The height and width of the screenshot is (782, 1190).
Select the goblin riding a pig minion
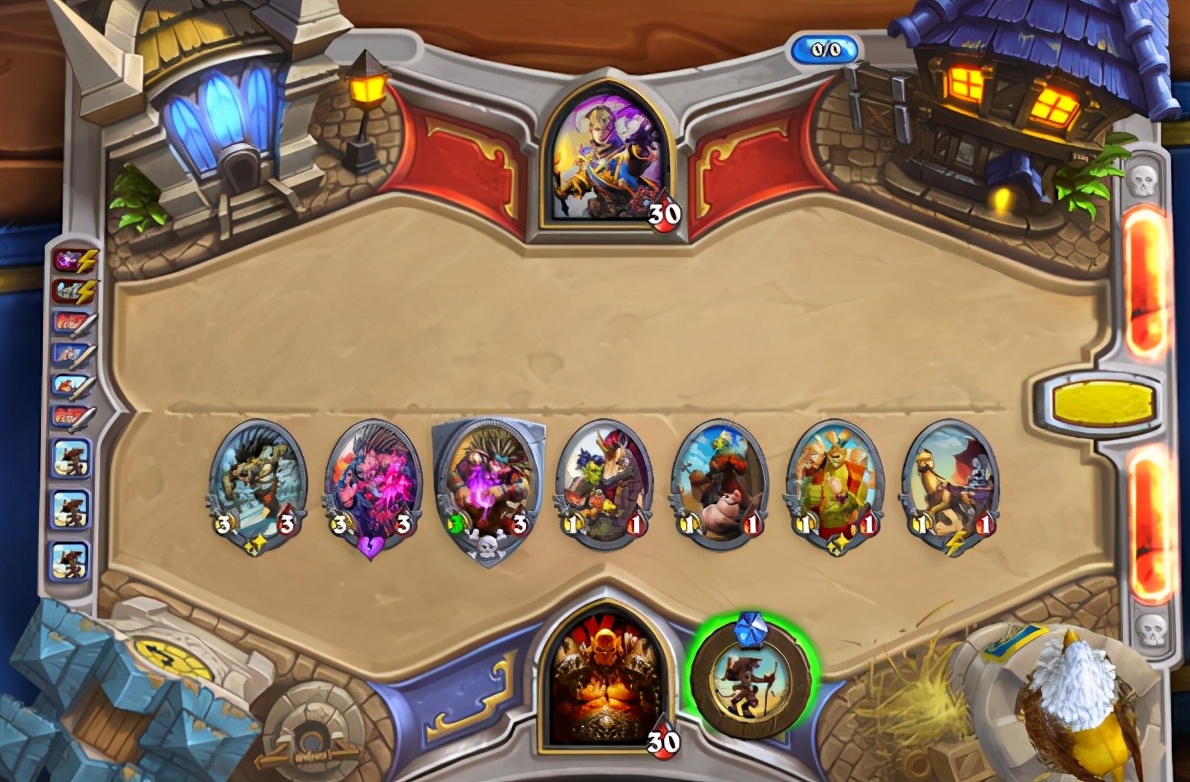[x=719, y=483]
